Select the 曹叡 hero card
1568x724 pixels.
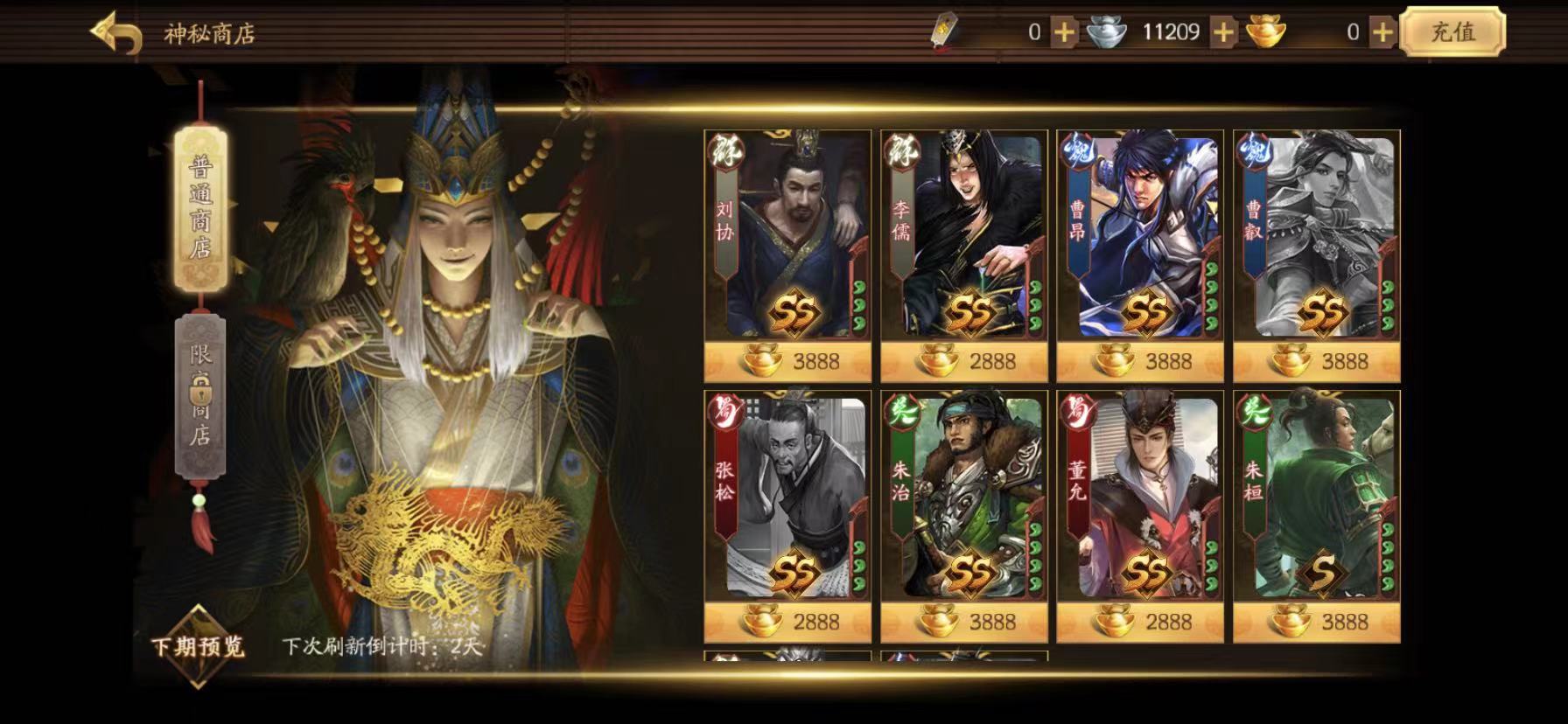[x=1316, y=236]
